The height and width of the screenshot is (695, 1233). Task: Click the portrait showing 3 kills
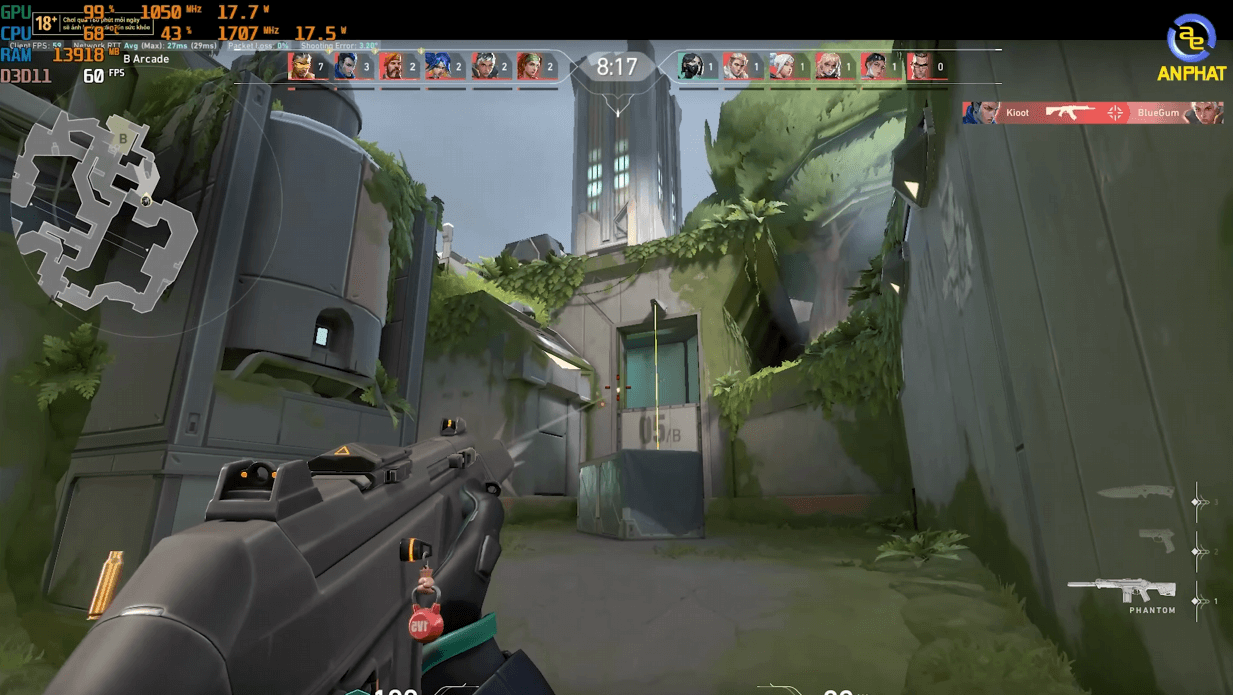(347, 66)
